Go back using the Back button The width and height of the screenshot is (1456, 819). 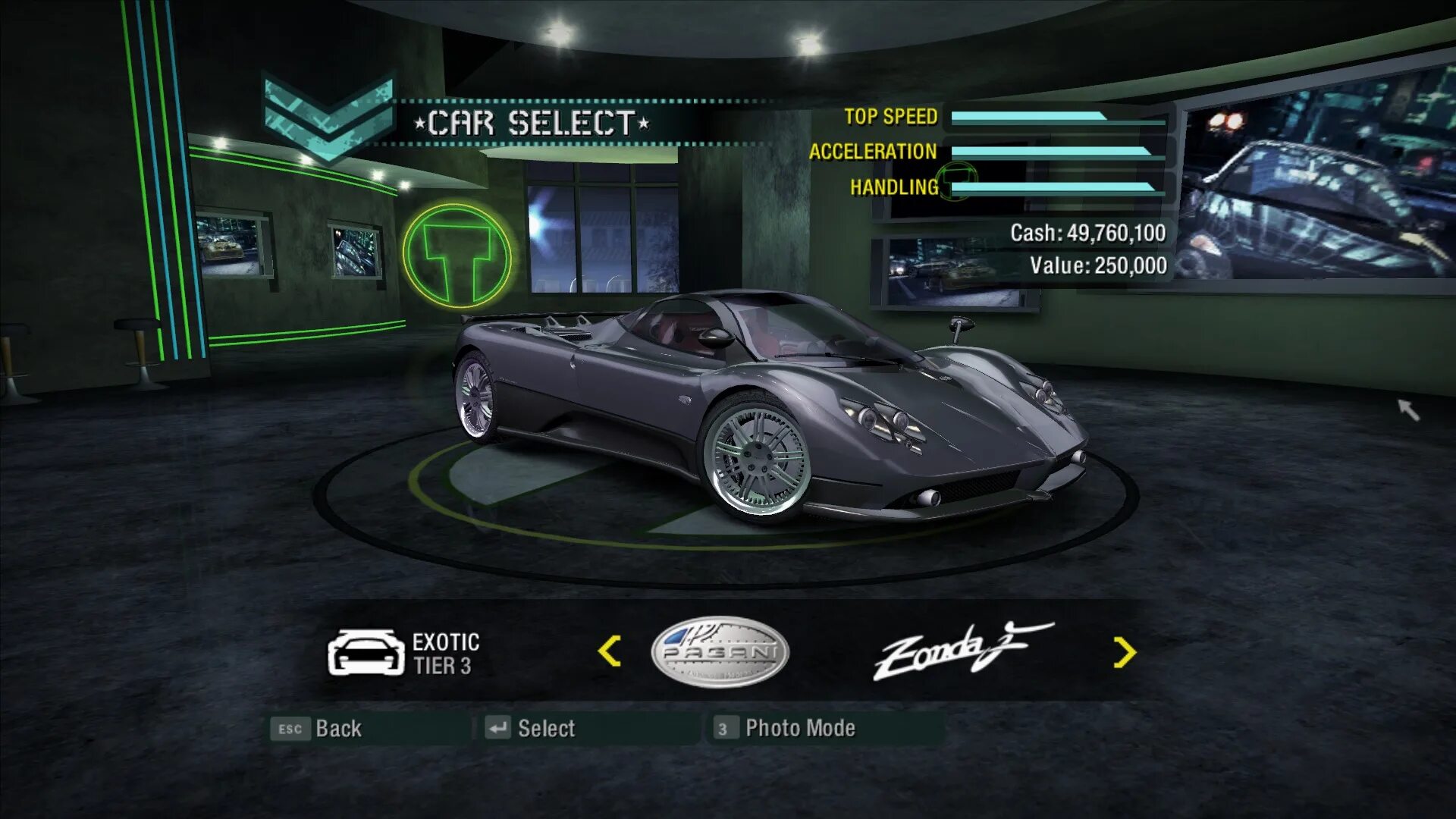[x=318, y=729]
